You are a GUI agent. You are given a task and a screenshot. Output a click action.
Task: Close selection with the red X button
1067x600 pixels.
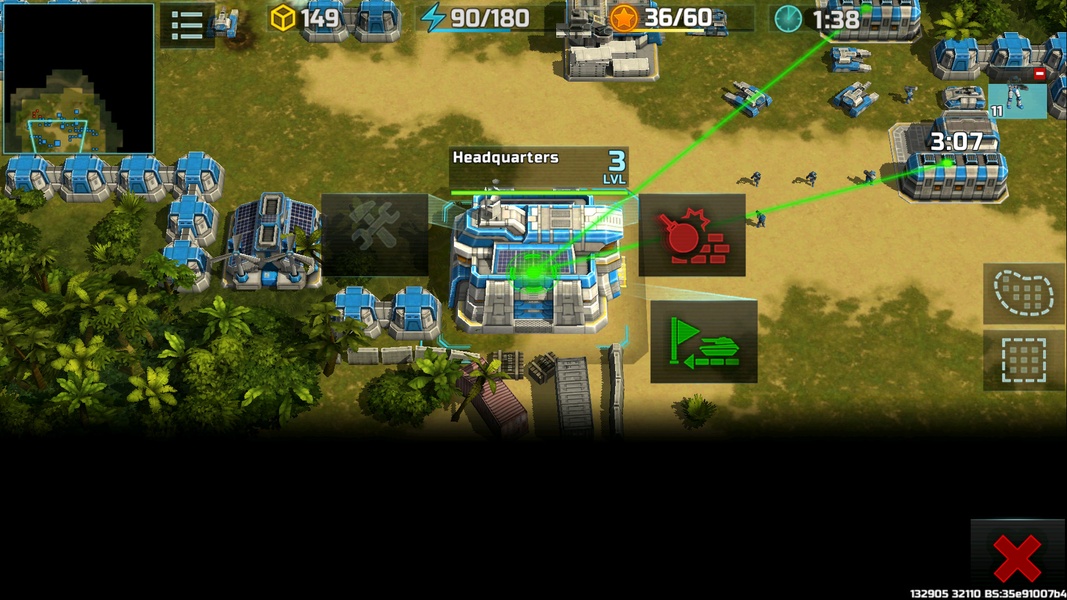tap(1017, 558)
